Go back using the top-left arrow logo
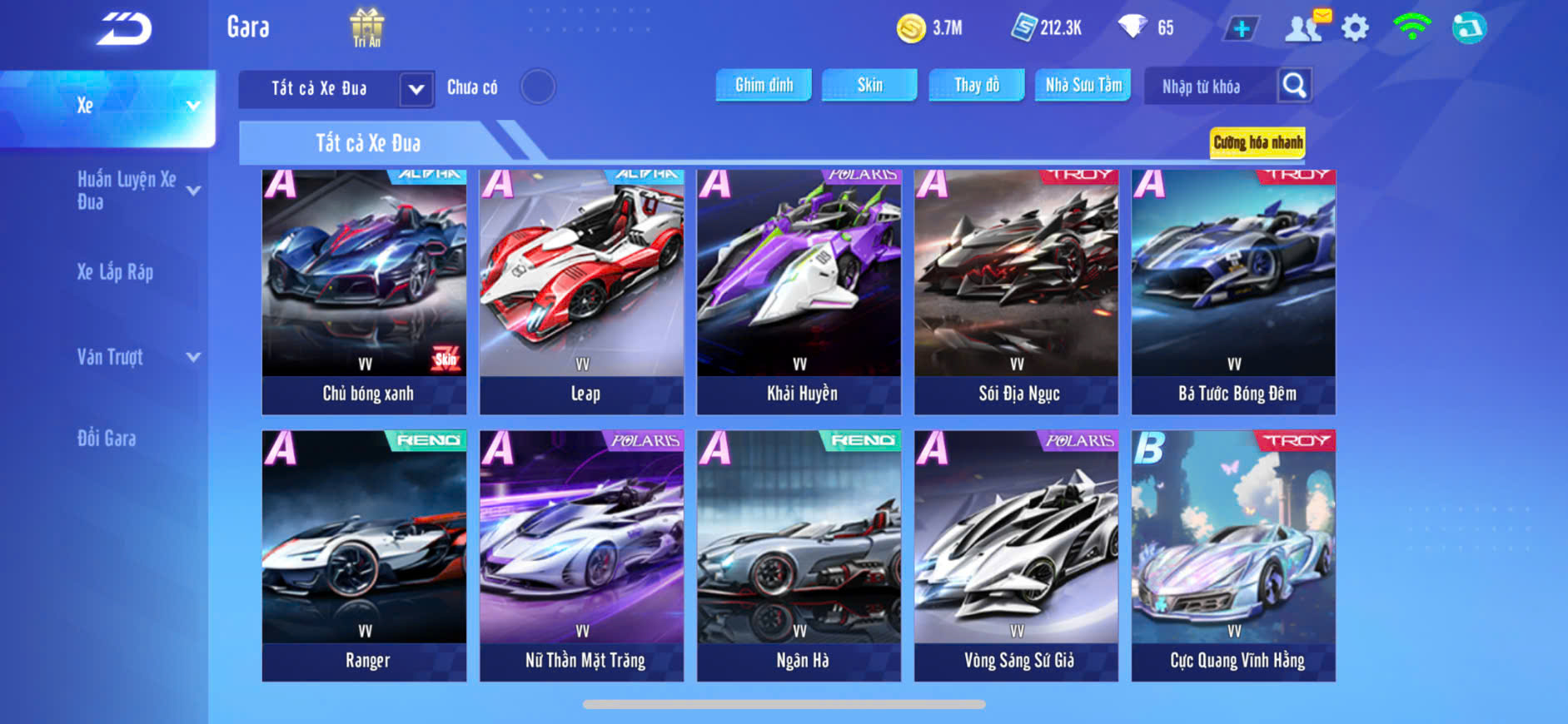This screenshot has width=1568, height=724. pos(124,28)
